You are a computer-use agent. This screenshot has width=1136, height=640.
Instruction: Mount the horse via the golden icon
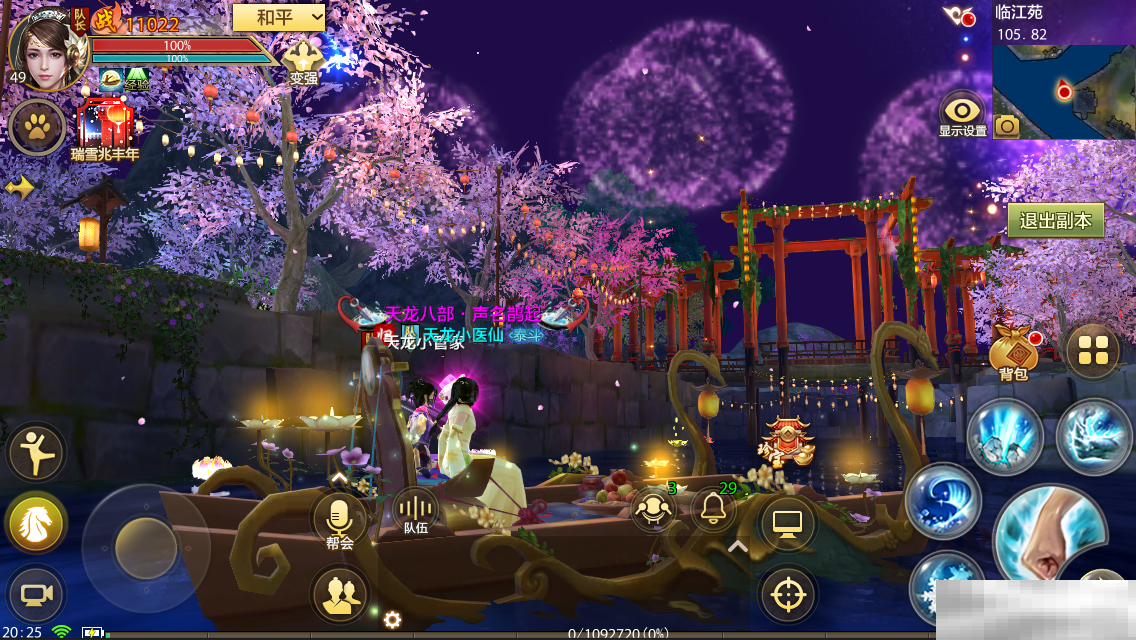pos(36,522)
